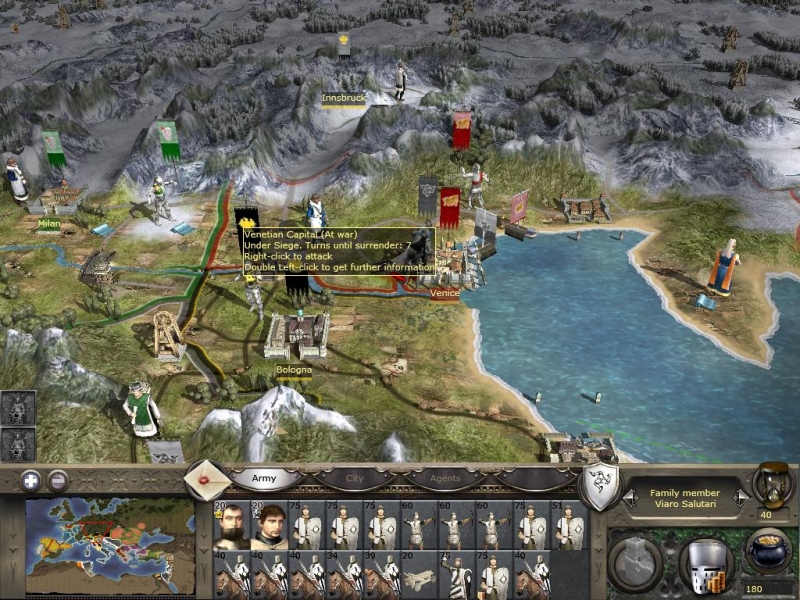Image resolution: width=800 pixels, height=600 pixels.
Task: Open the City tab
Action: 354,479
